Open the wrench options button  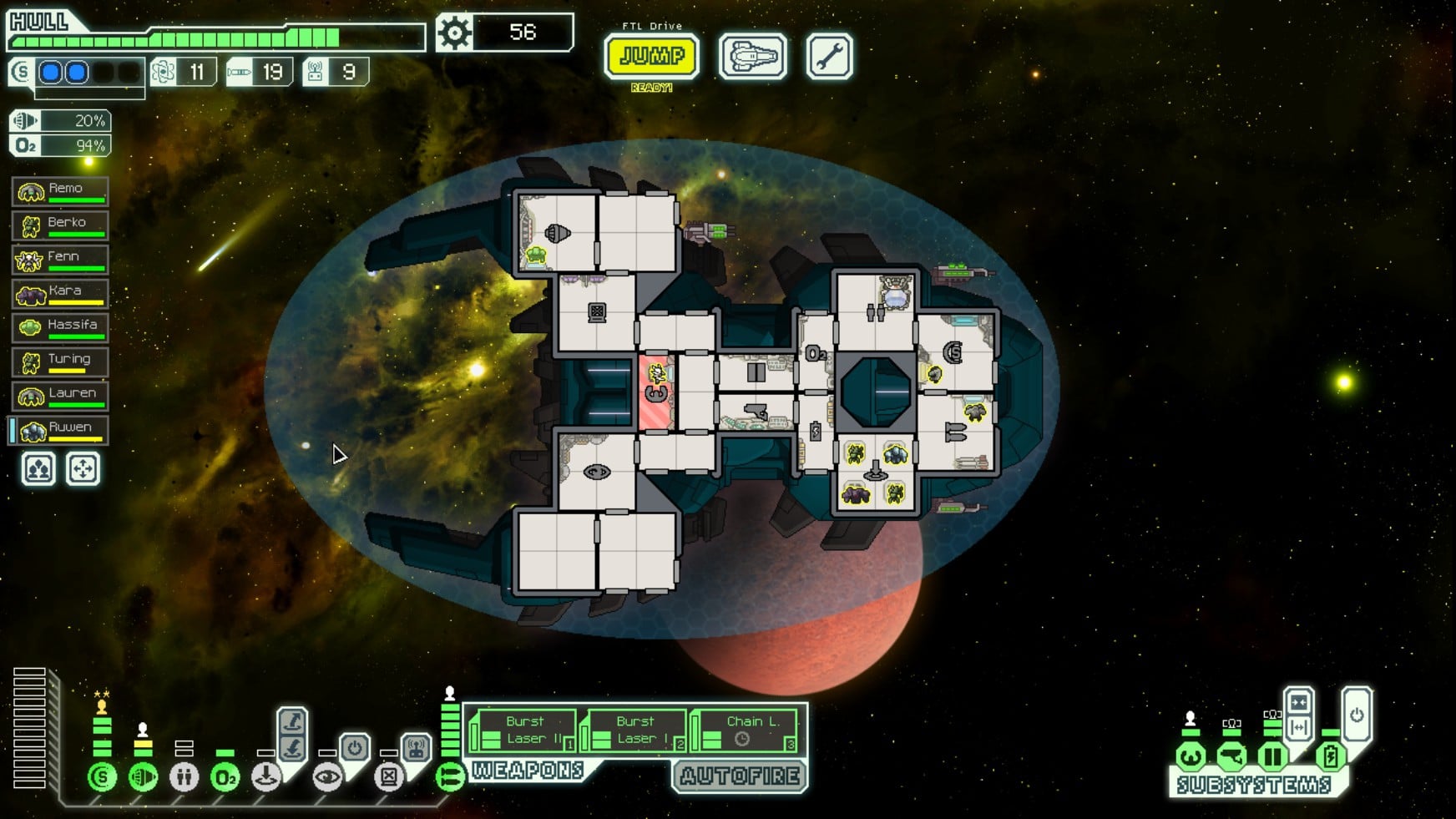pyautogui.click(x=829, y=57)
